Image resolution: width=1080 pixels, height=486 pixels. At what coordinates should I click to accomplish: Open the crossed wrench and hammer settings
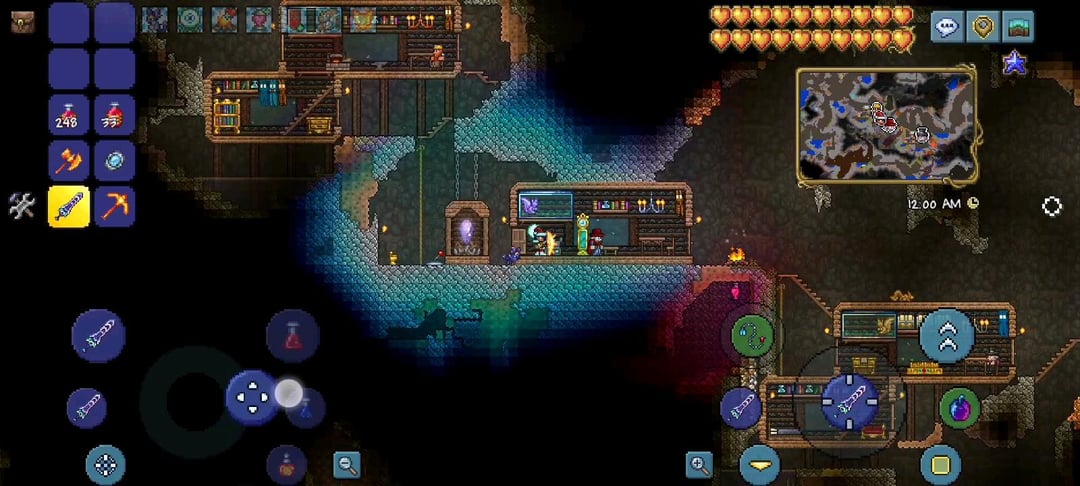22,206
